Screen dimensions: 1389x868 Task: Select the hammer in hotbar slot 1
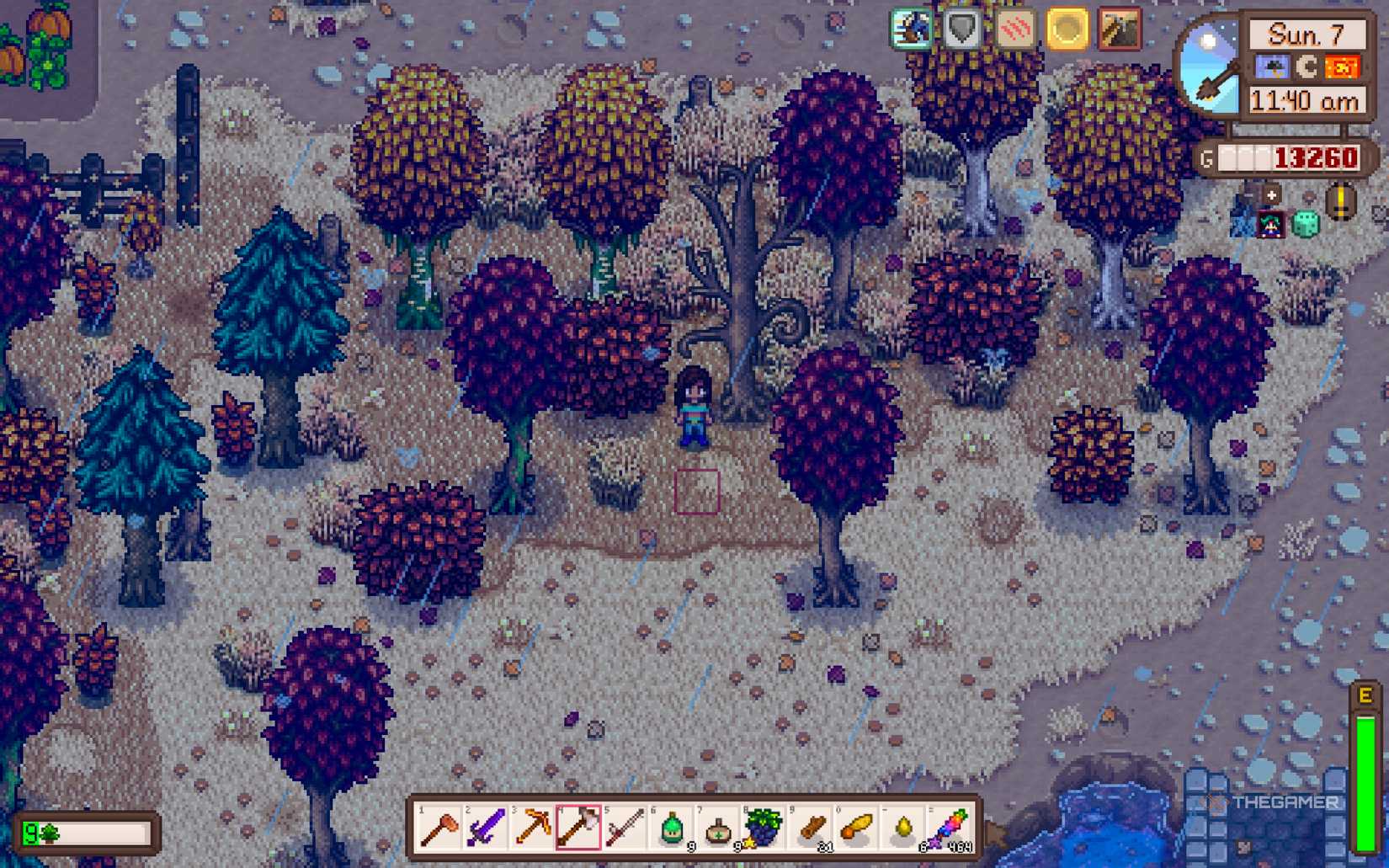437,829
